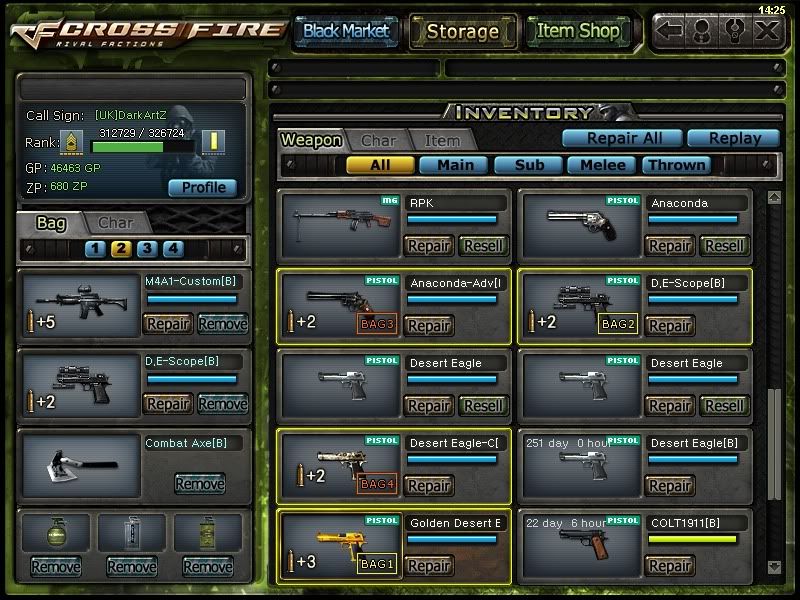800x600 pixels.
Task: Repair the COLT1911 pistol
Action: [670, 566]
